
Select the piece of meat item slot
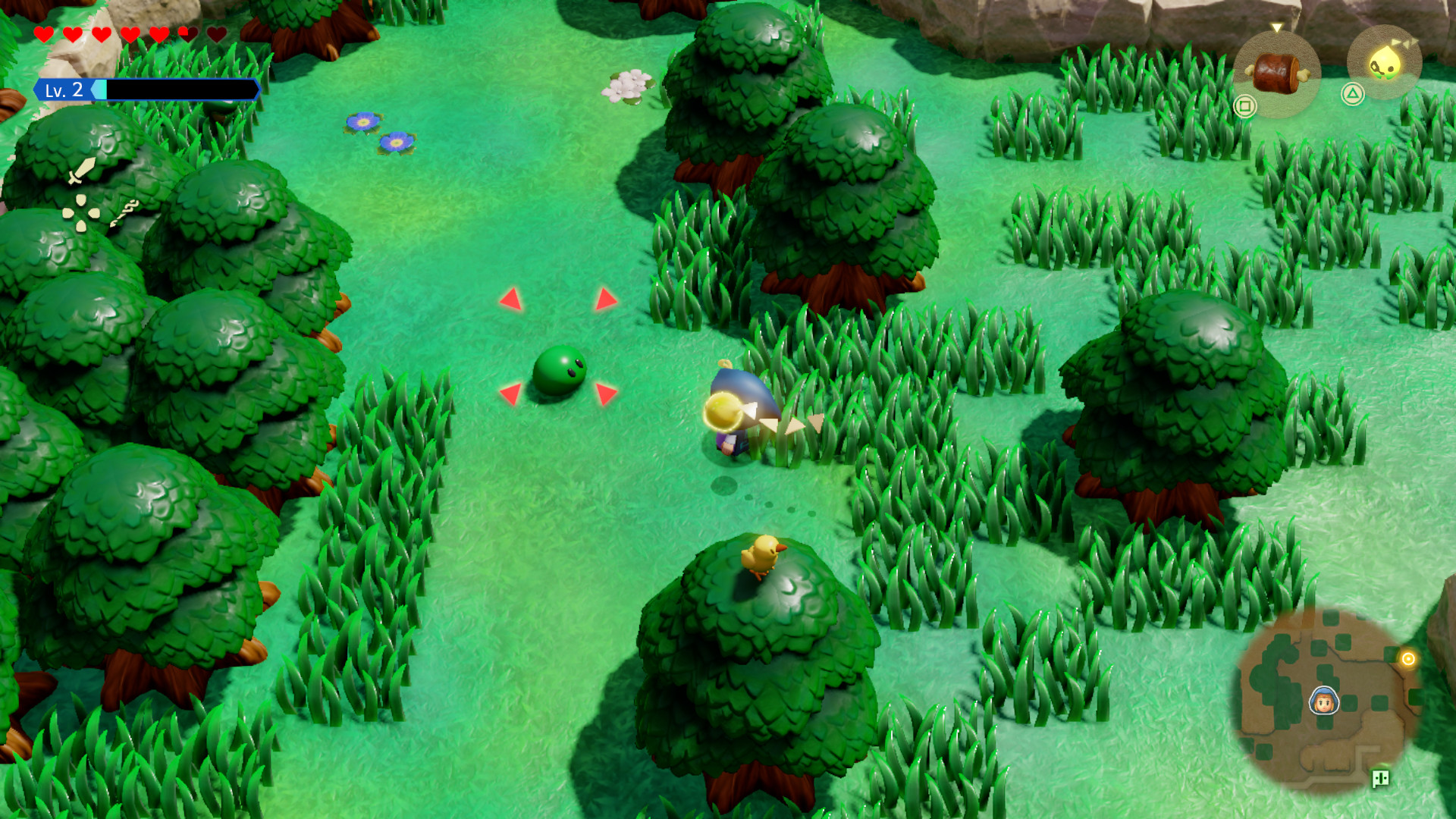tap(1276, 71)
